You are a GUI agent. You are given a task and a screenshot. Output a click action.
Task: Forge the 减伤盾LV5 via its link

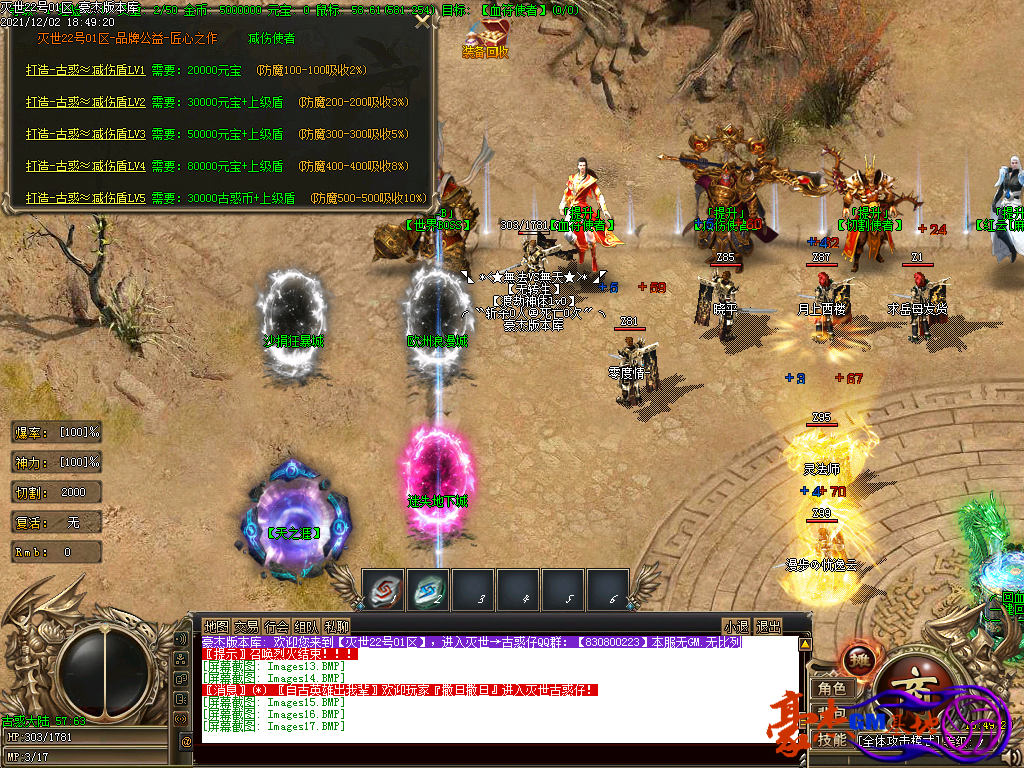[86, 198]
